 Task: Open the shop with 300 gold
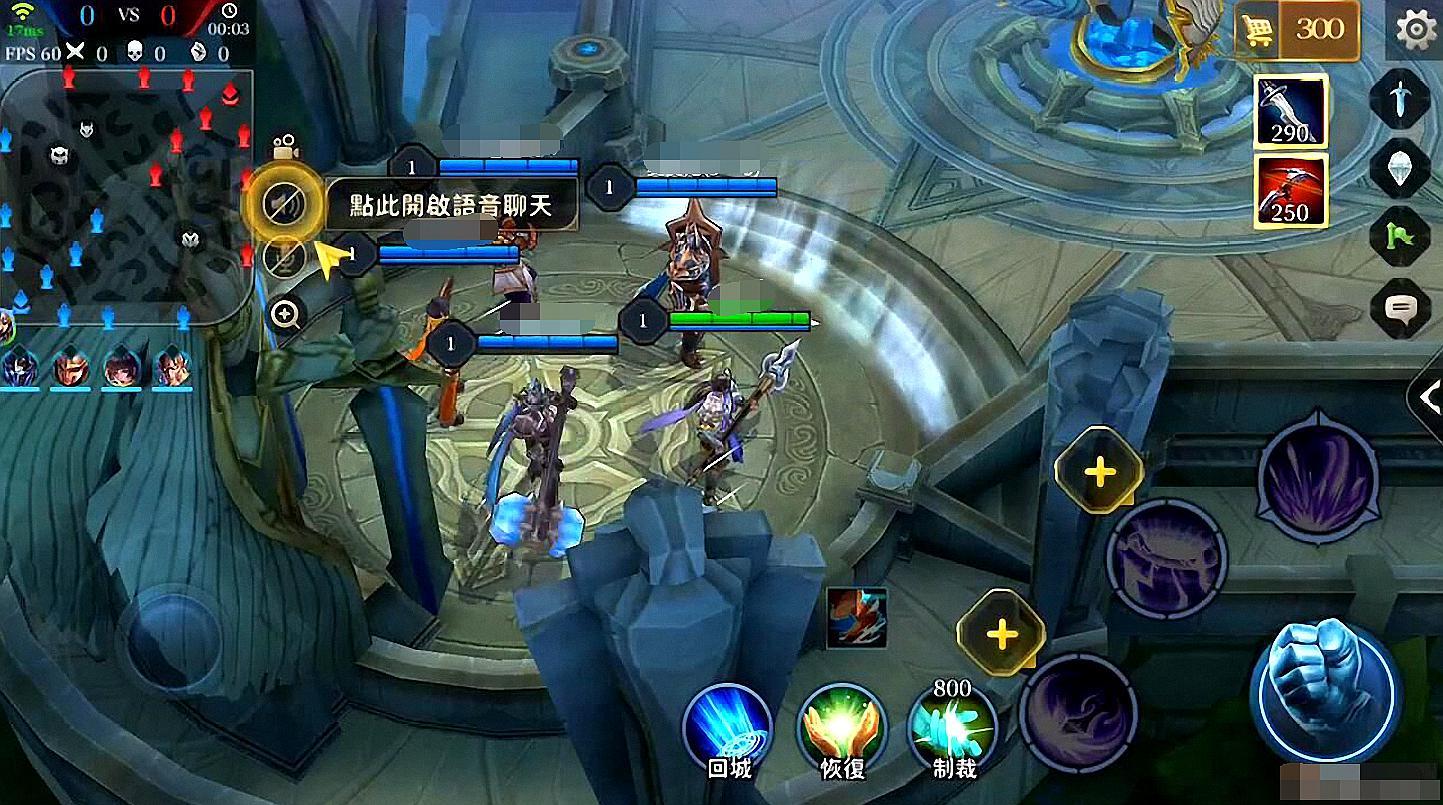point(1297,31)
